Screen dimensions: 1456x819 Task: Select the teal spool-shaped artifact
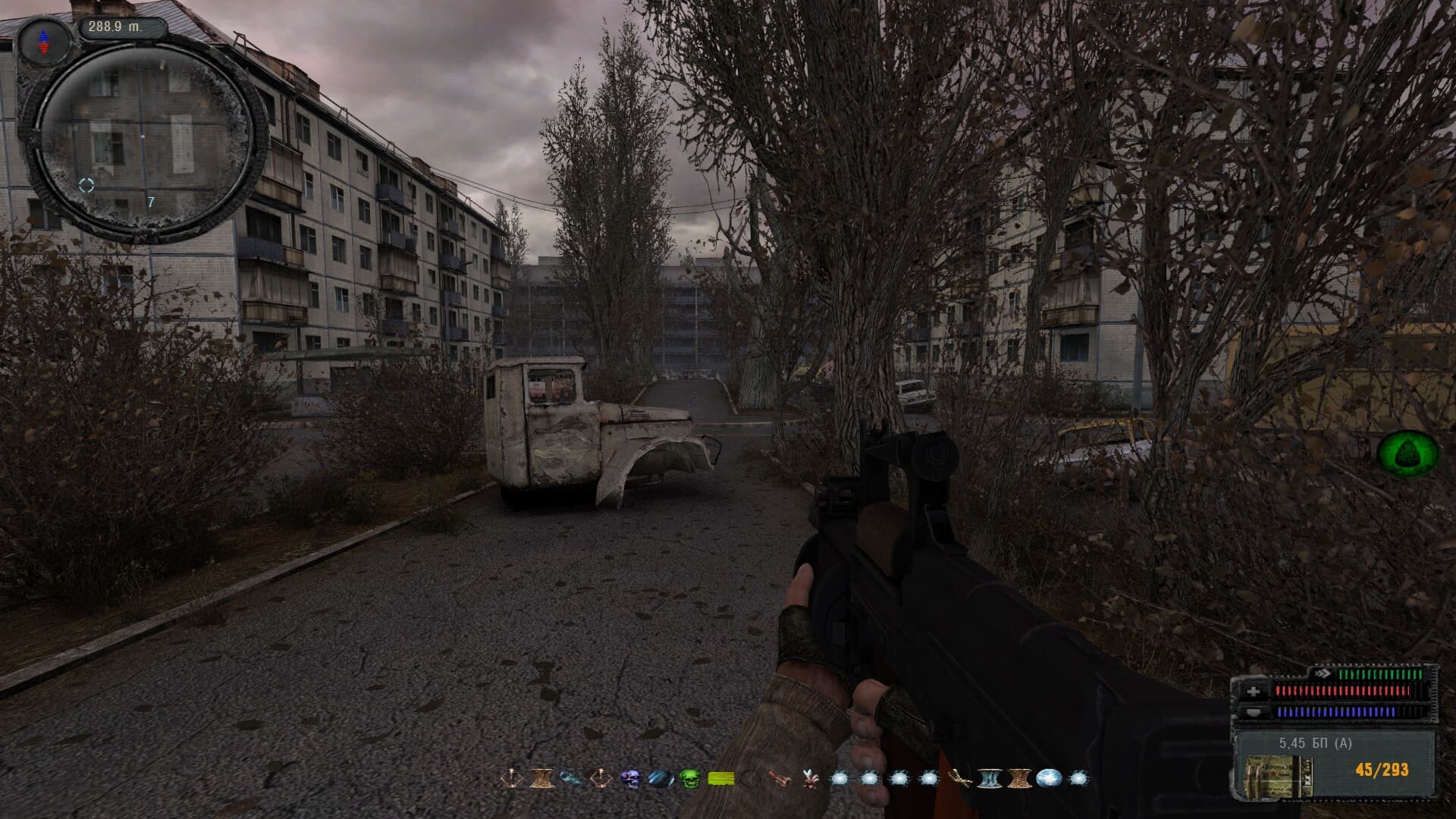click(988, 778)
